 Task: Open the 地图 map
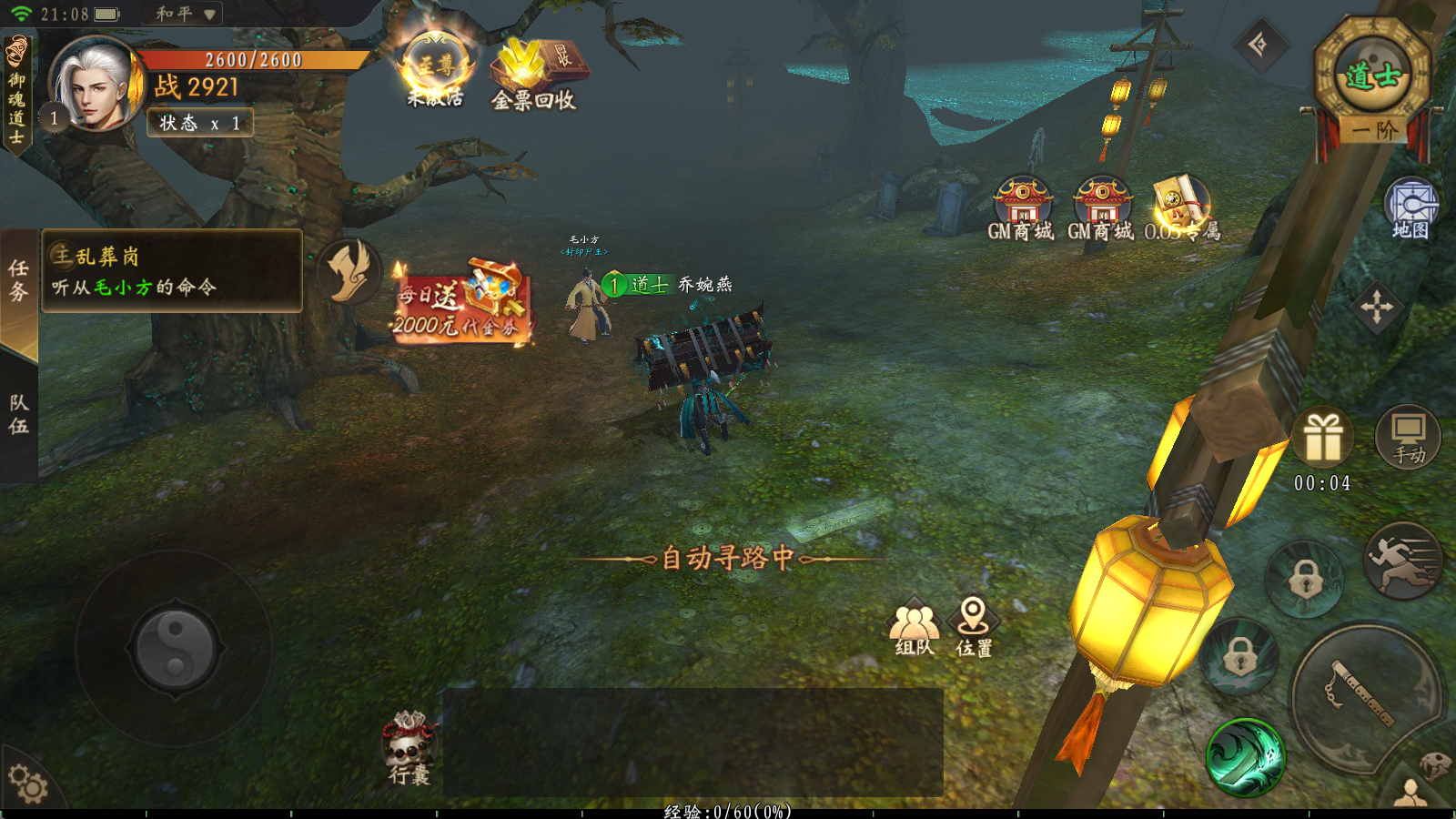pyautogui.click(x=1410, y=209)
